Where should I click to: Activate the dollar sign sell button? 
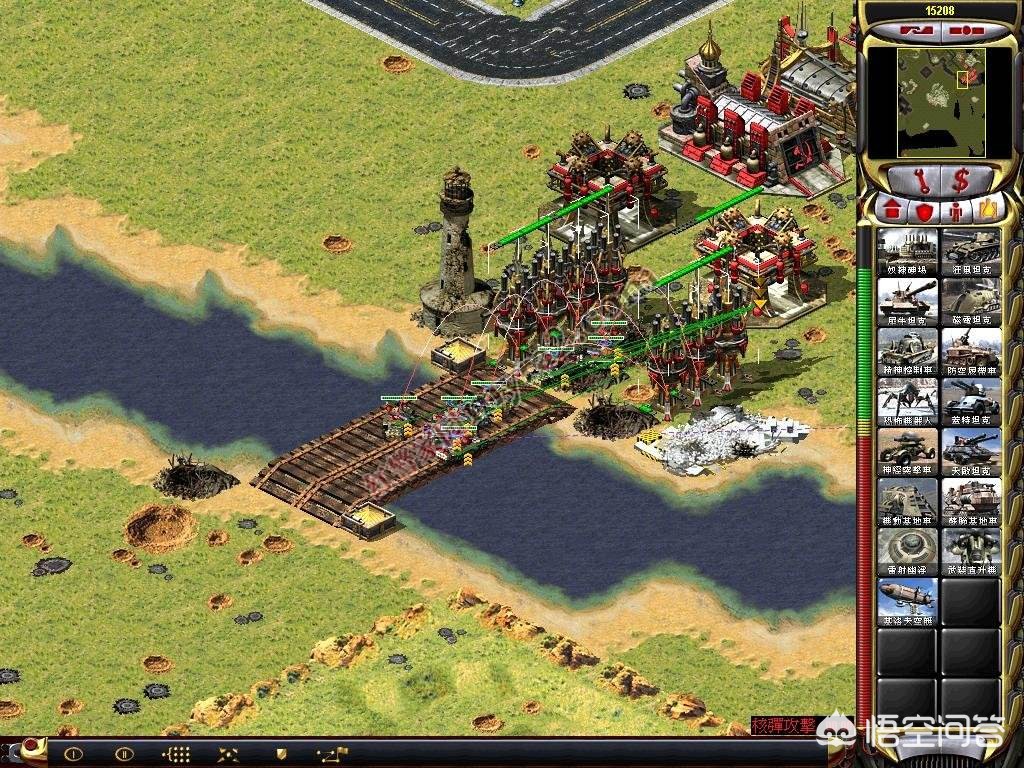[961, 180]
